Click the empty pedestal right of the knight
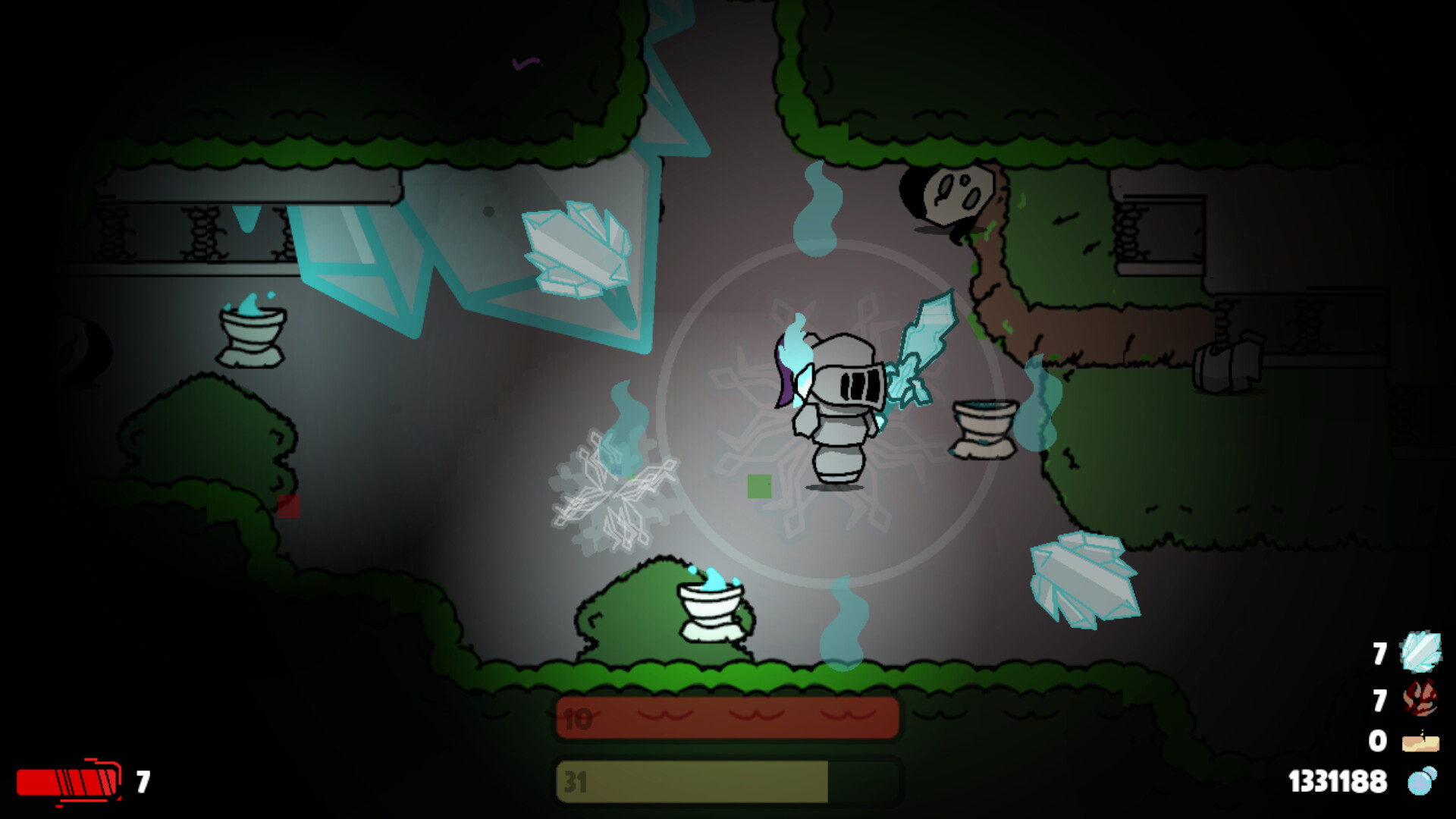The image size is (1456, 819). [984, 428]
